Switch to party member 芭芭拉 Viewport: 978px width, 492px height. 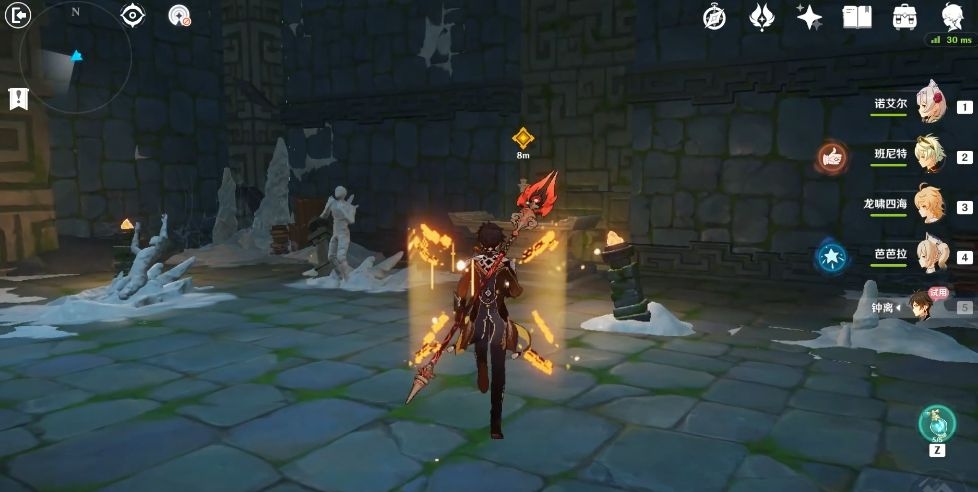tap(930, 254)
